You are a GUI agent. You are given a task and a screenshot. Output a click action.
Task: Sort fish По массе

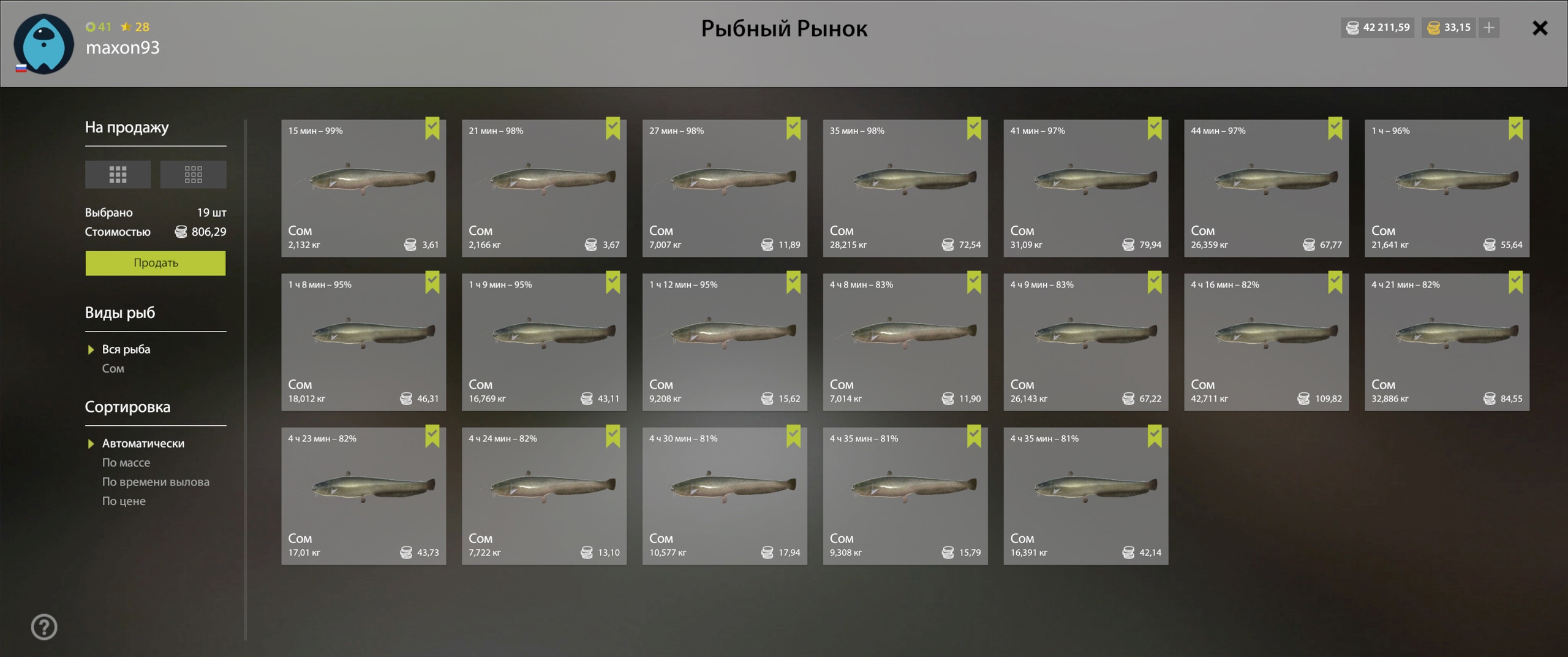click(126, 463)
